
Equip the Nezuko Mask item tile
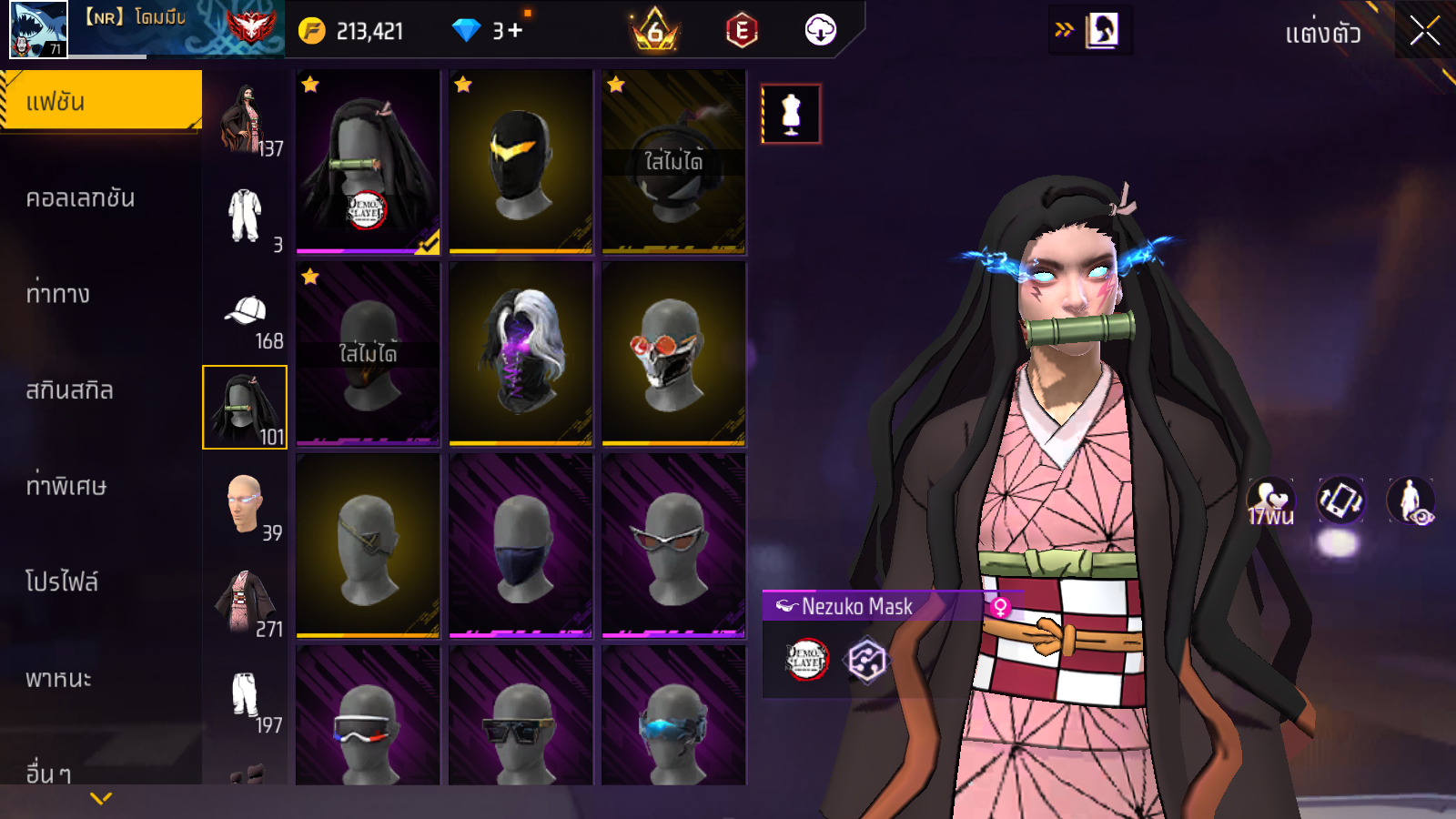368,162
